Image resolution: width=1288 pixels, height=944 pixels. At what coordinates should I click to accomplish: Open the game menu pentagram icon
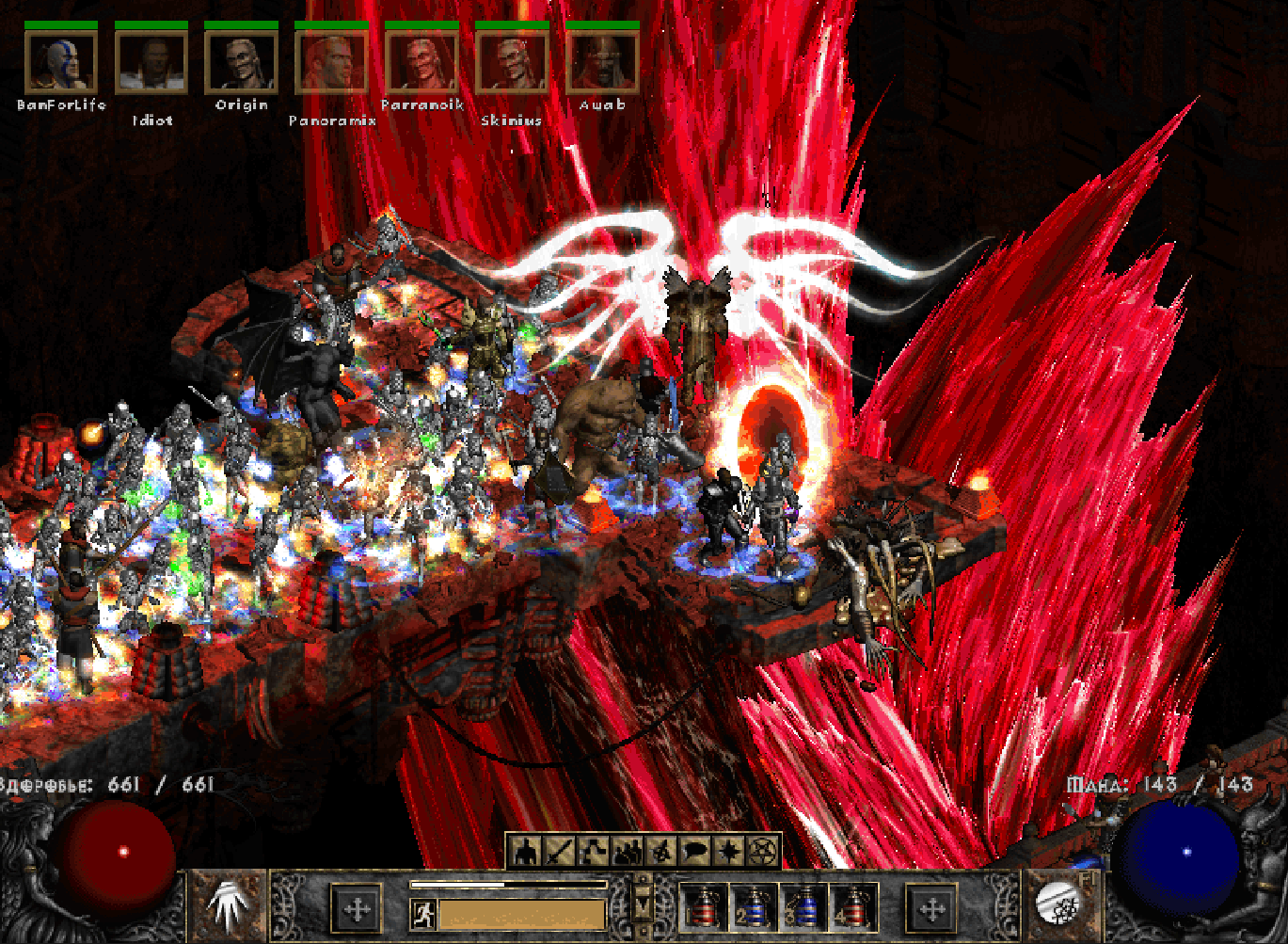click(762, 852)
